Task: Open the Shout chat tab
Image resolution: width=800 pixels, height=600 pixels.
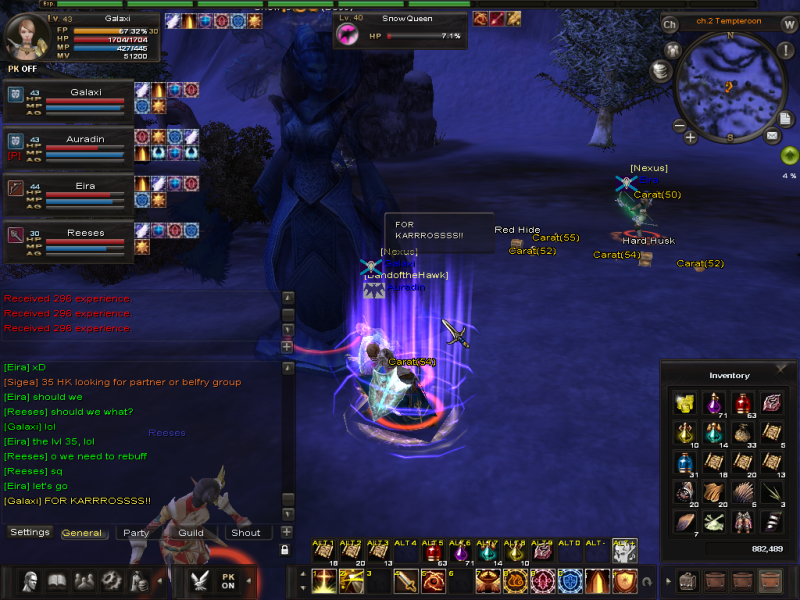Action: (x=246, y=533)
